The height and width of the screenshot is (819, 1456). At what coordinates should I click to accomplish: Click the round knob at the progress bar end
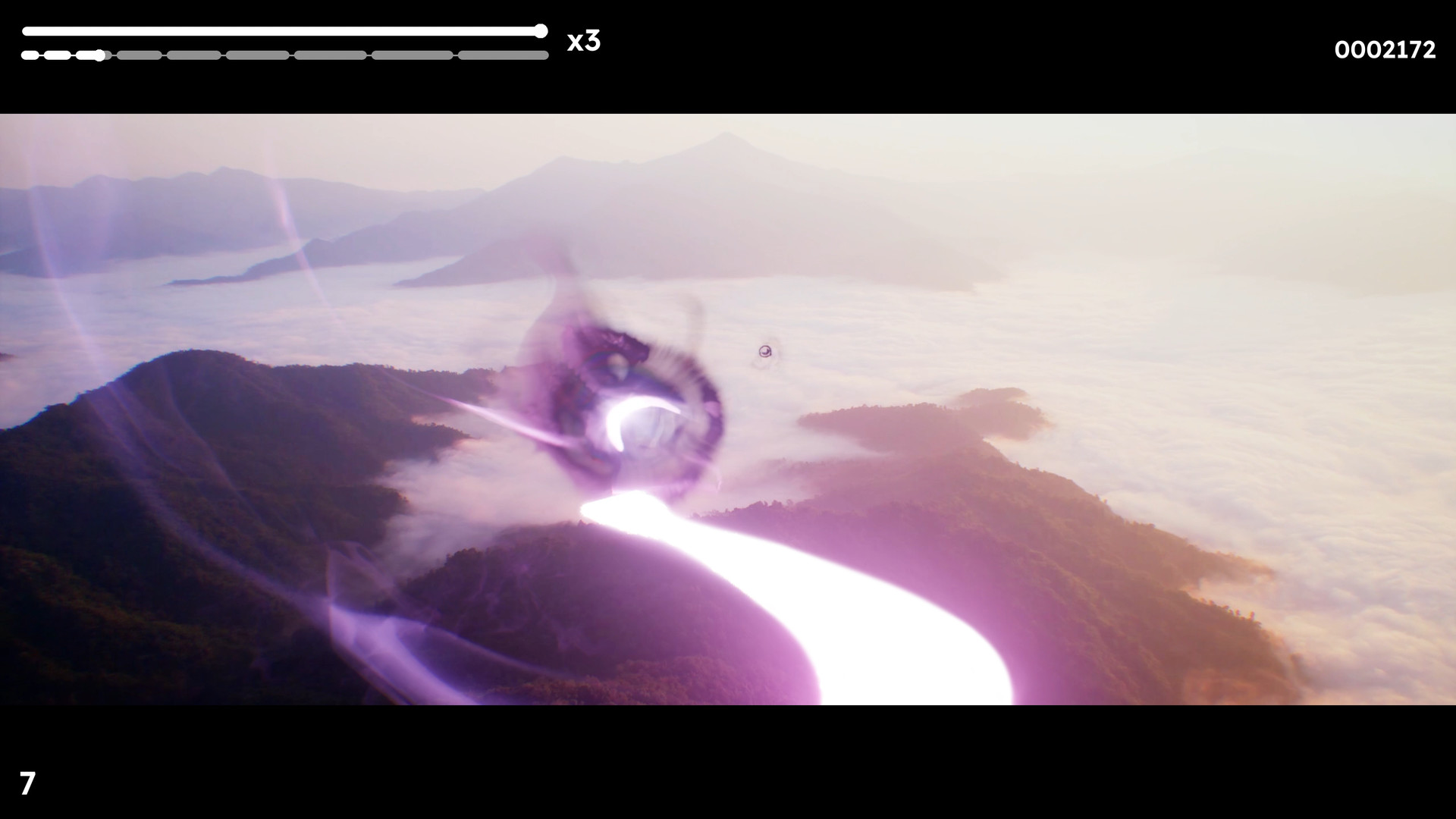coord(540,31)
